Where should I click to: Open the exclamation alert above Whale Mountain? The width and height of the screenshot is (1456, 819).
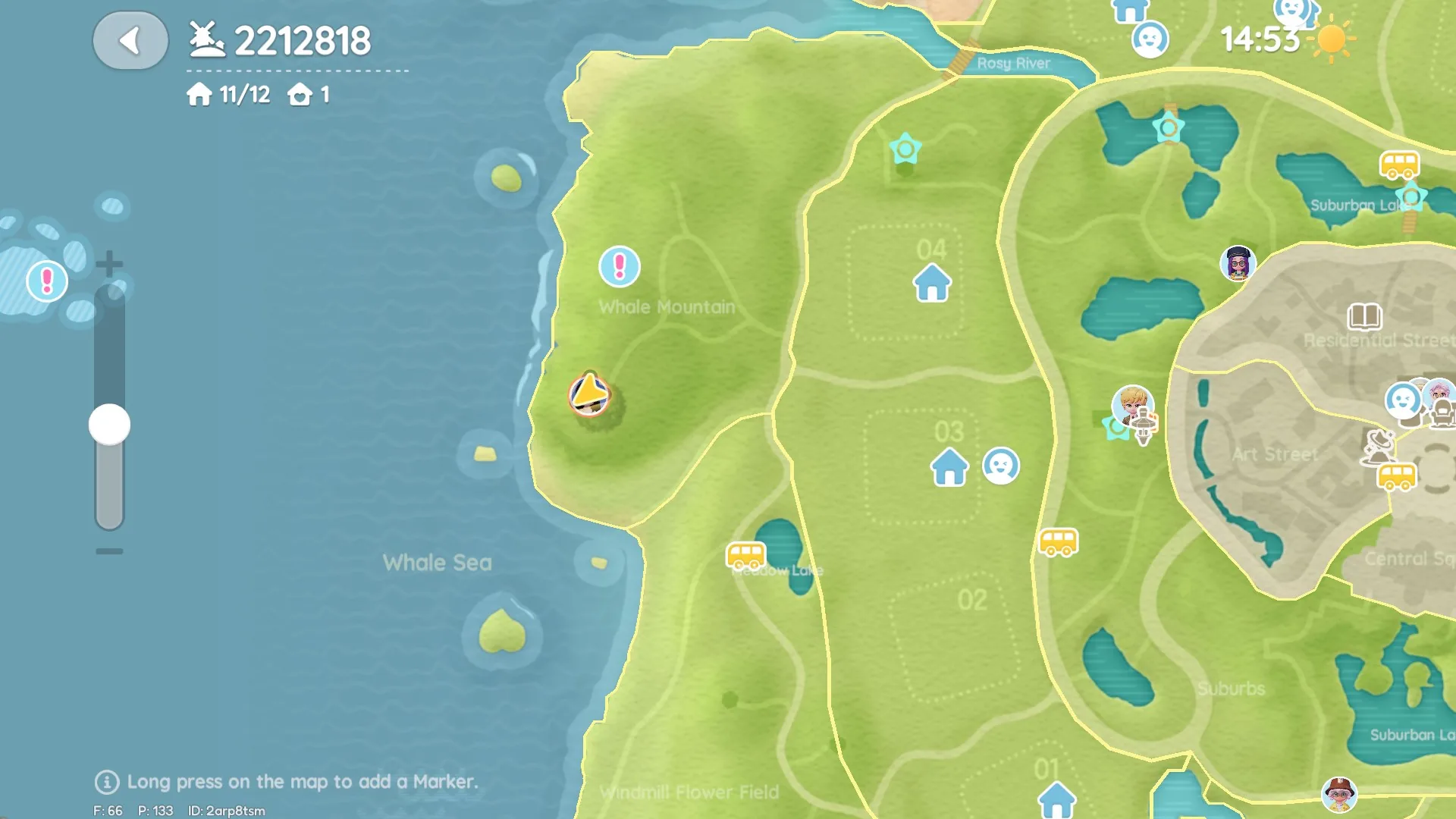tap(620, 267)
